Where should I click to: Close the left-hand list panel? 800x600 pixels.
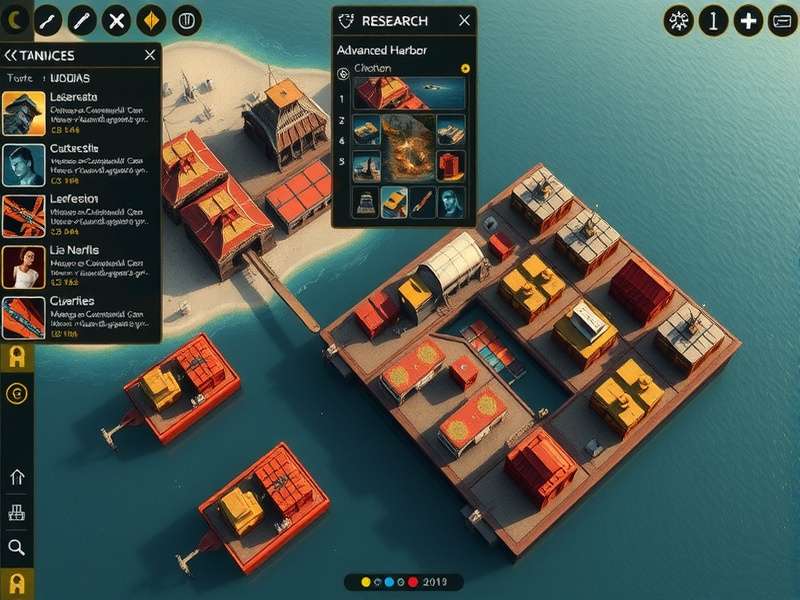pos(150,56)
